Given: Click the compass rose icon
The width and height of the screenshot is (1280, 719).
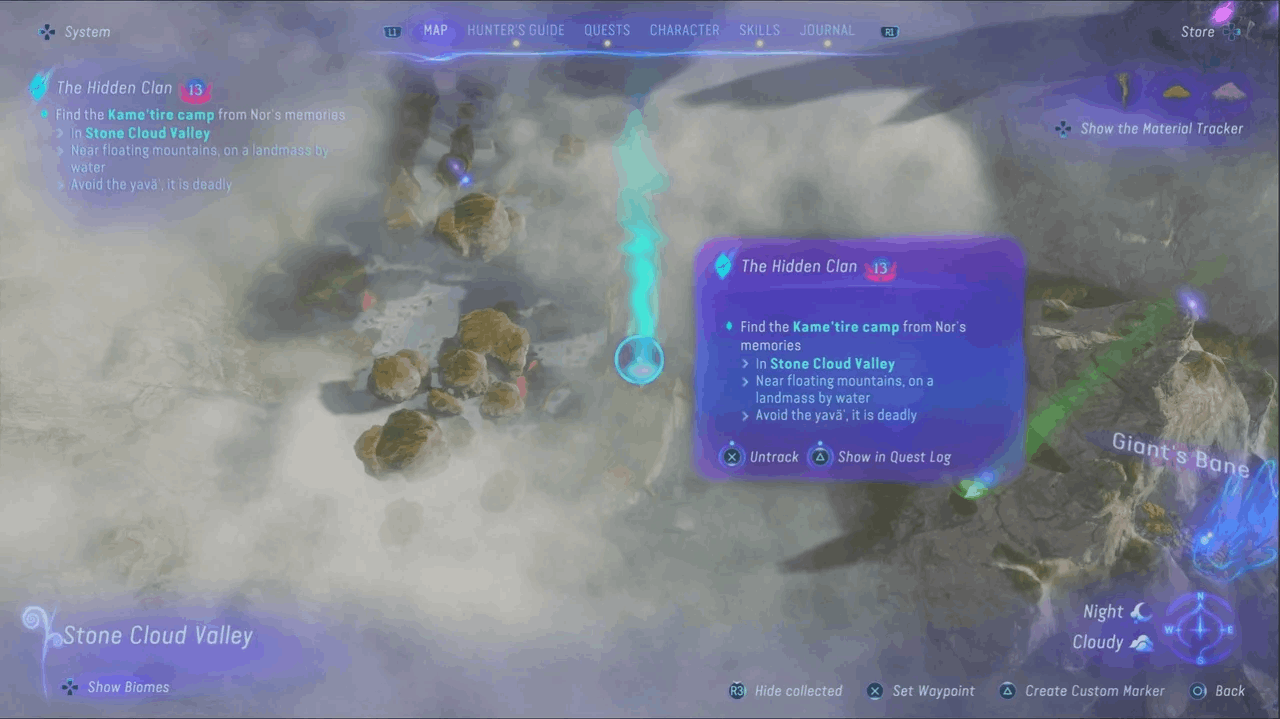Looking at the screenshot, I should coord(1201,629).
